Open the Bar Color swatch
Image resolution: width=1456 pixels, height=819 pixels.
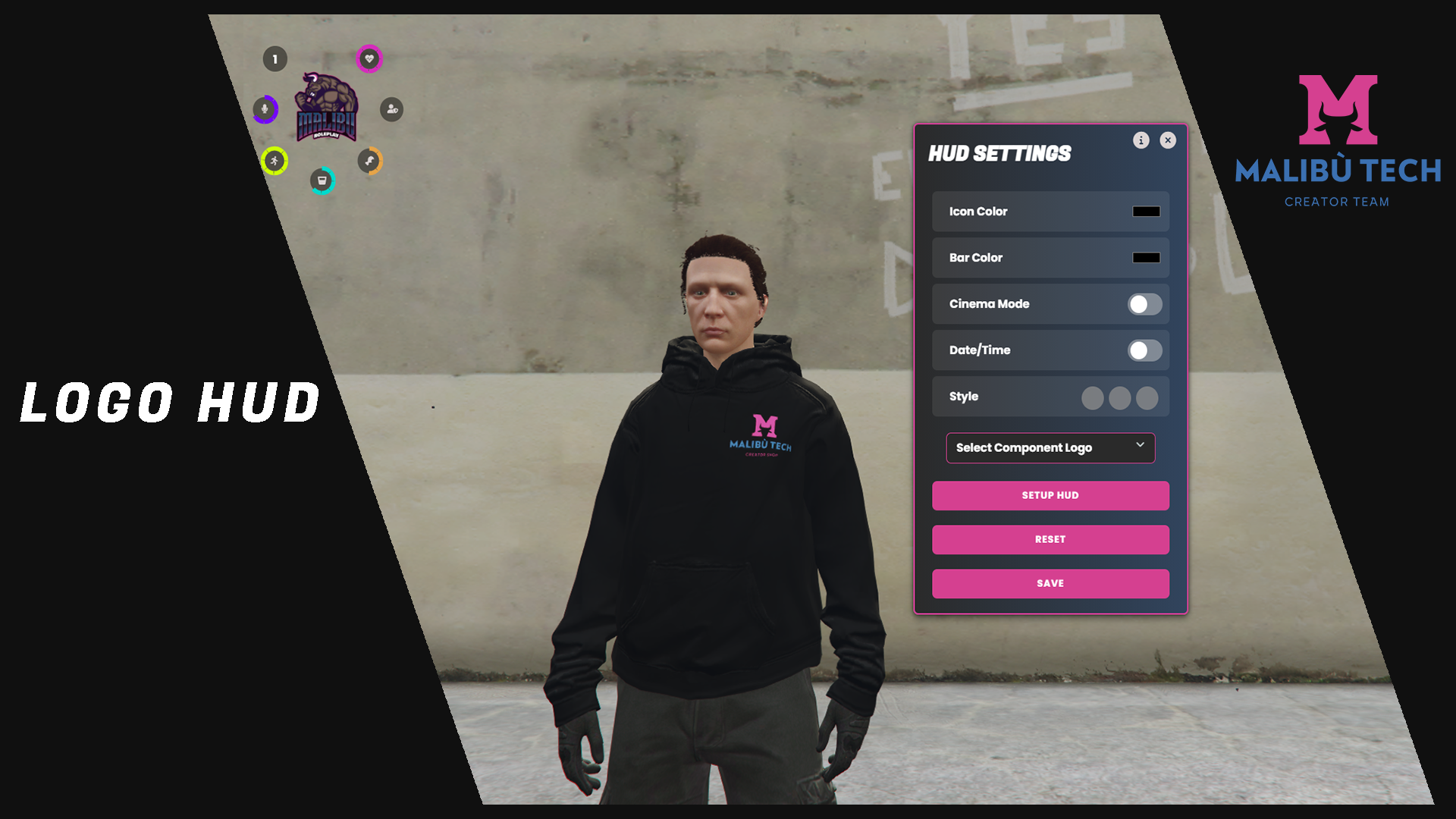[x=1146, y=258]
